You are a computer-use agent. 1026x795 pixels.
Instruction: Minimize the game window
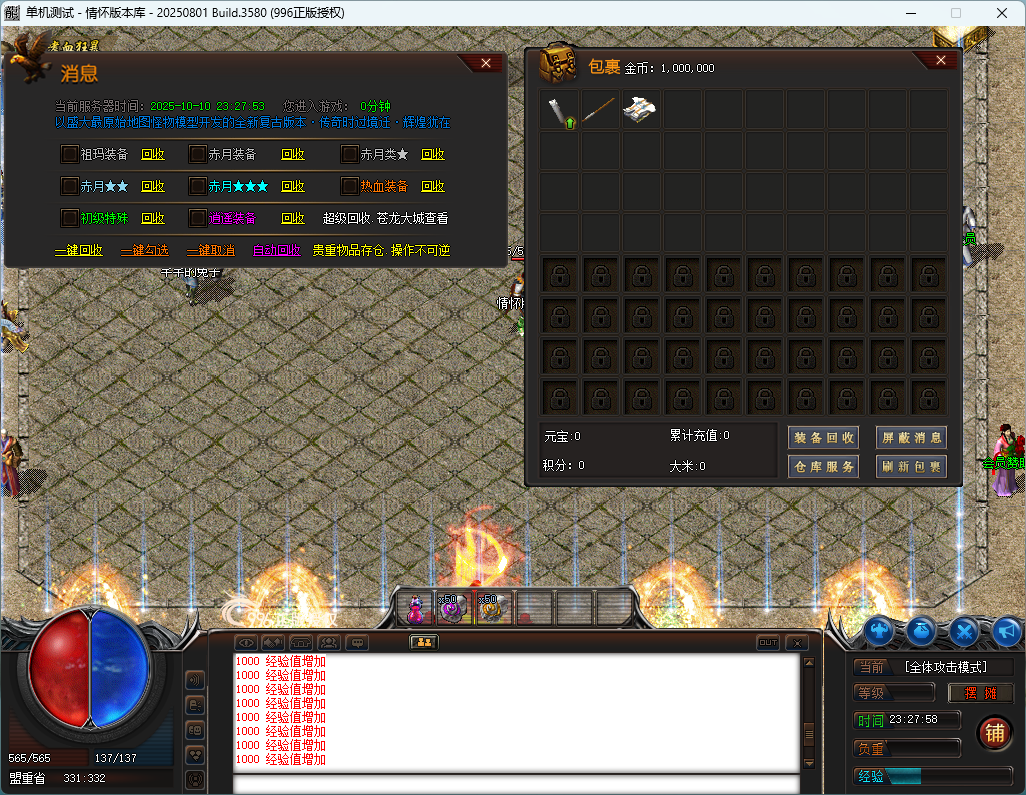[910, 12]
